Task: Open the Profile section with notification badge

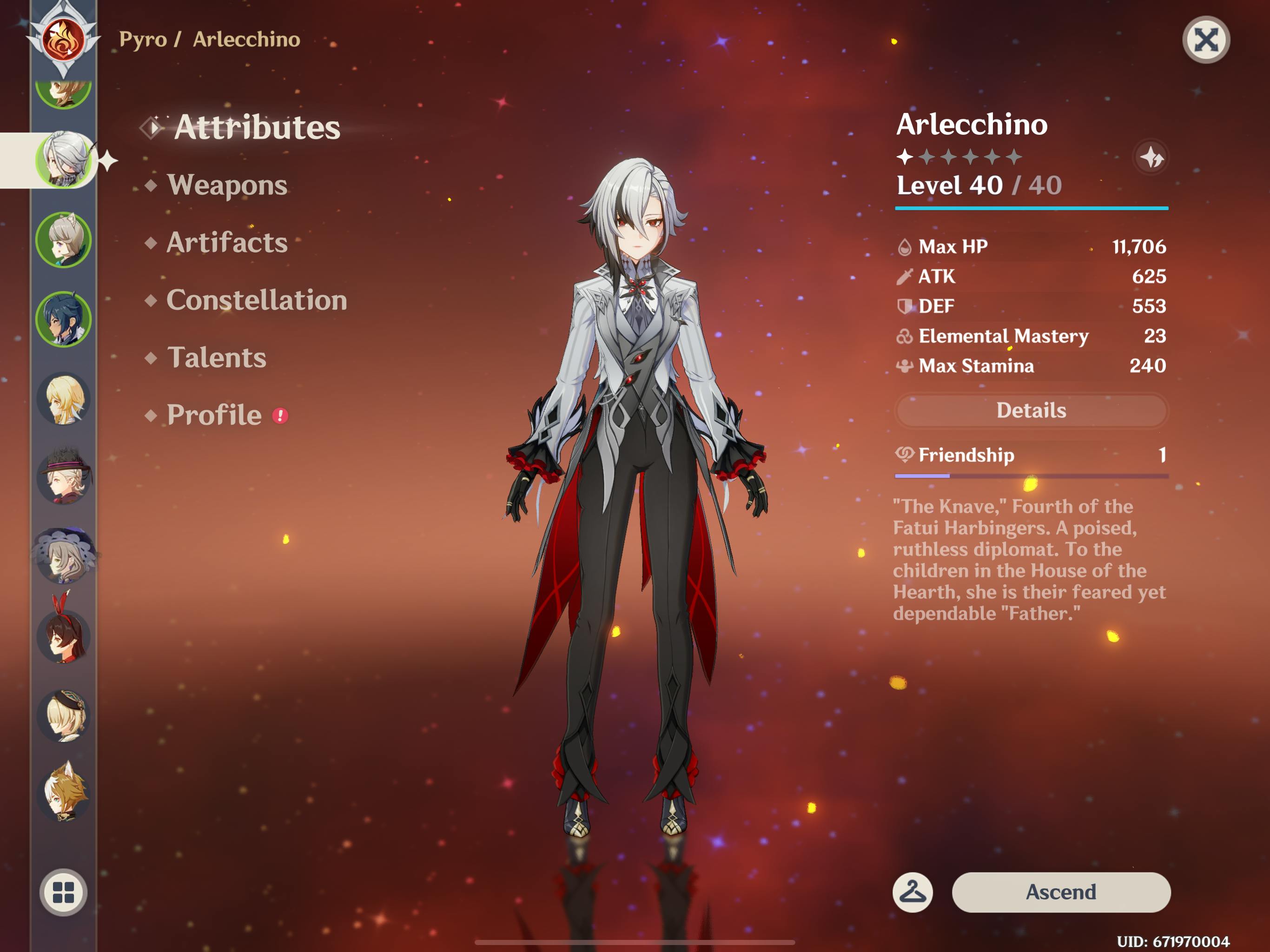Action: tap(214, 415)
